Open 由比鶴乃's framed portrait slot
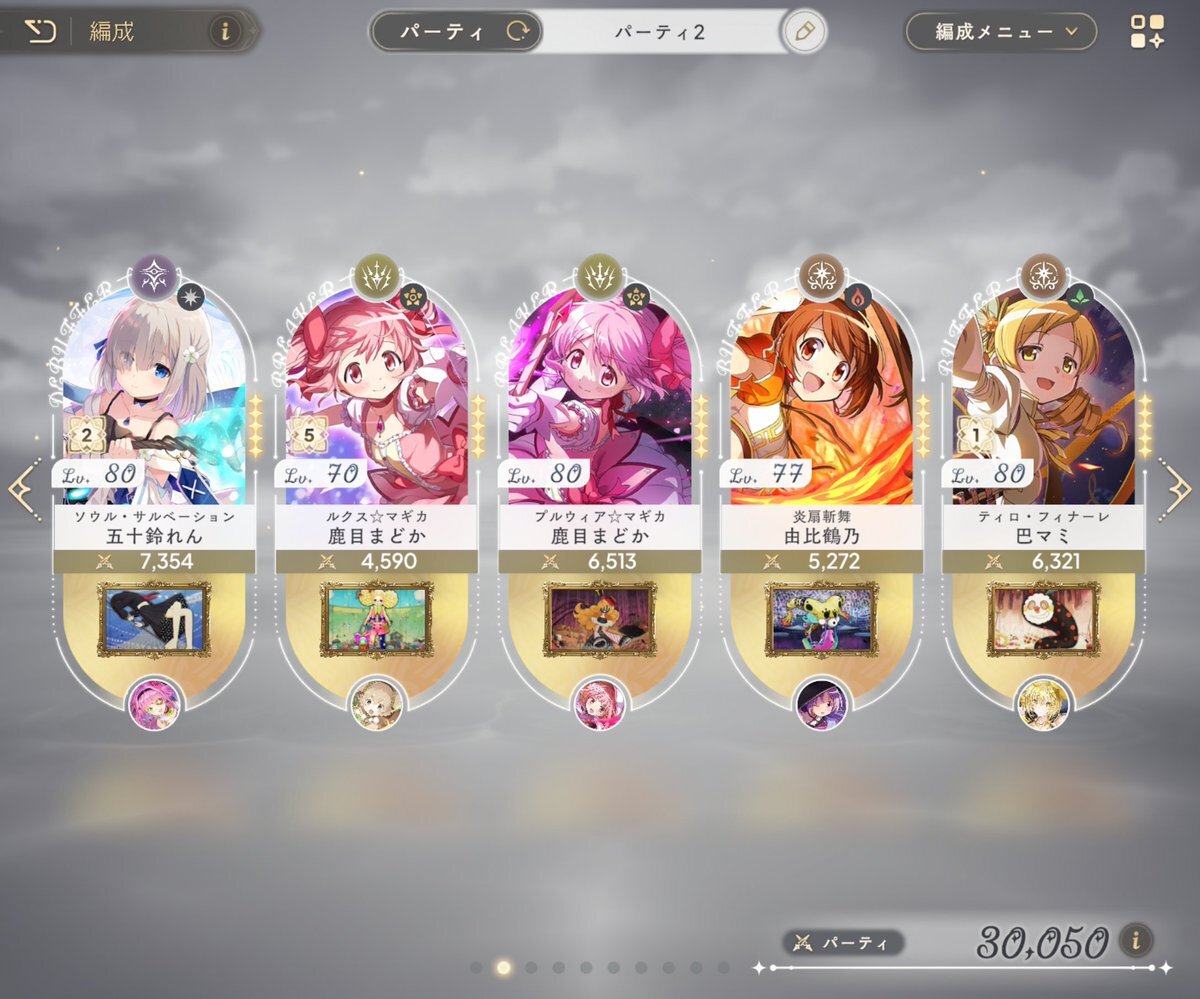The image size is (1200, 999). [x=820, y=619]
